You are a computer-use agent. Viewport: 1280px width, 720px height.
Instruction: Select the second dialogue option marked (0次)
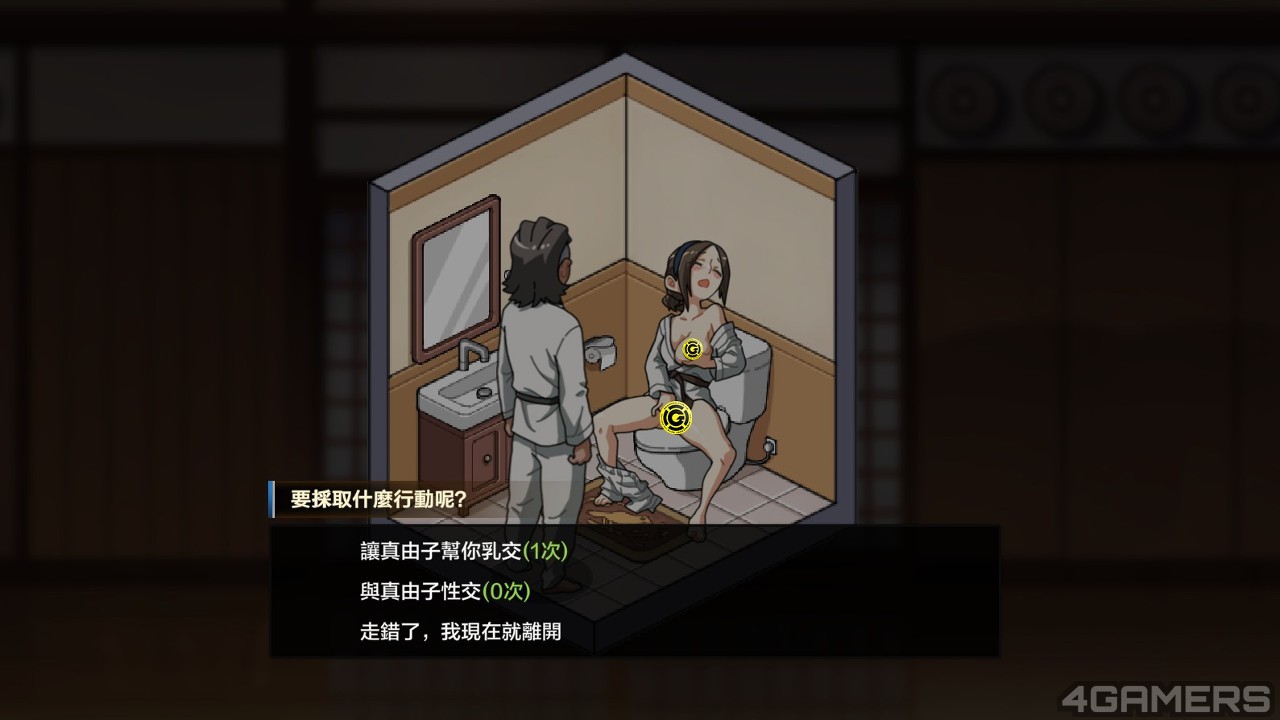coord(445,591)
